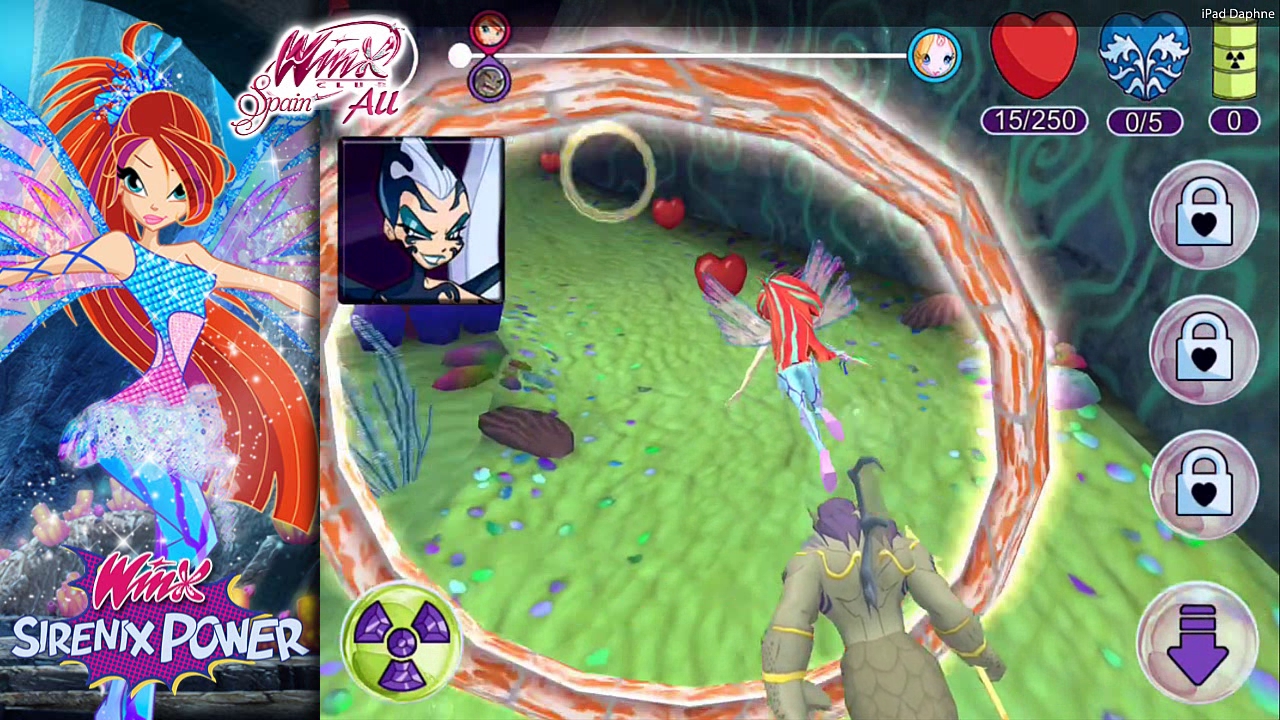Tap the 0/5 blue heart counter badge

click(1143, 121)
